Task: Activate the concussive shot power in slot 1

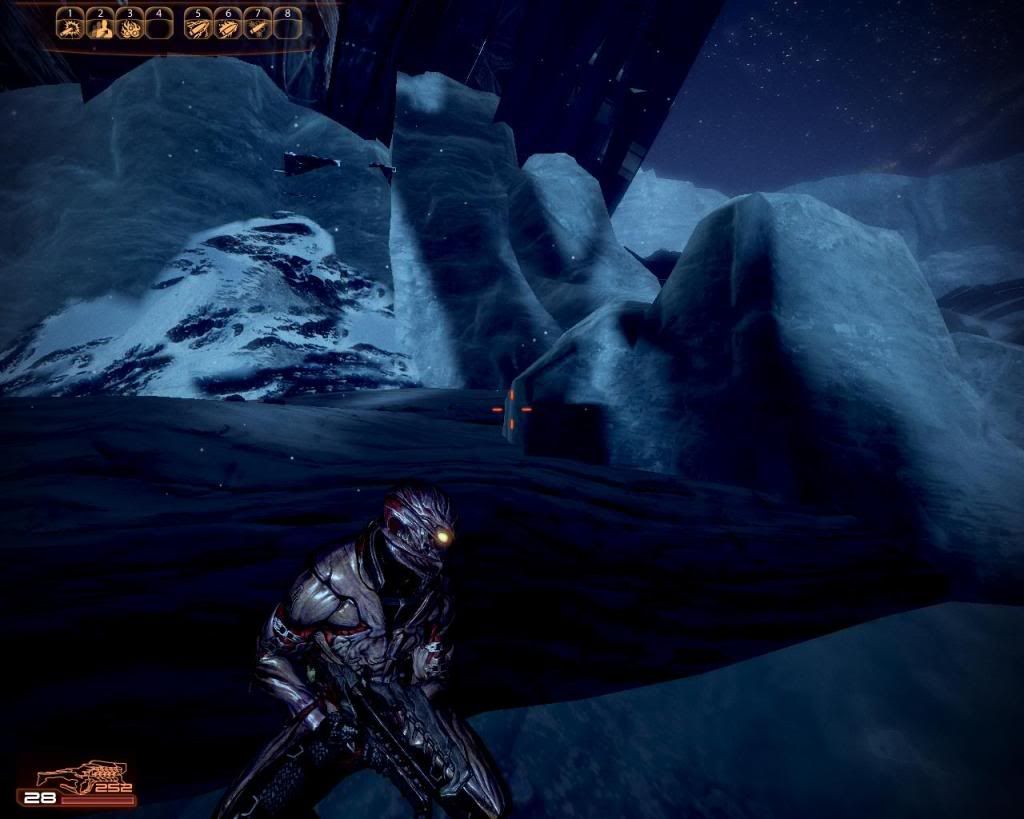Action: [69, 28]
